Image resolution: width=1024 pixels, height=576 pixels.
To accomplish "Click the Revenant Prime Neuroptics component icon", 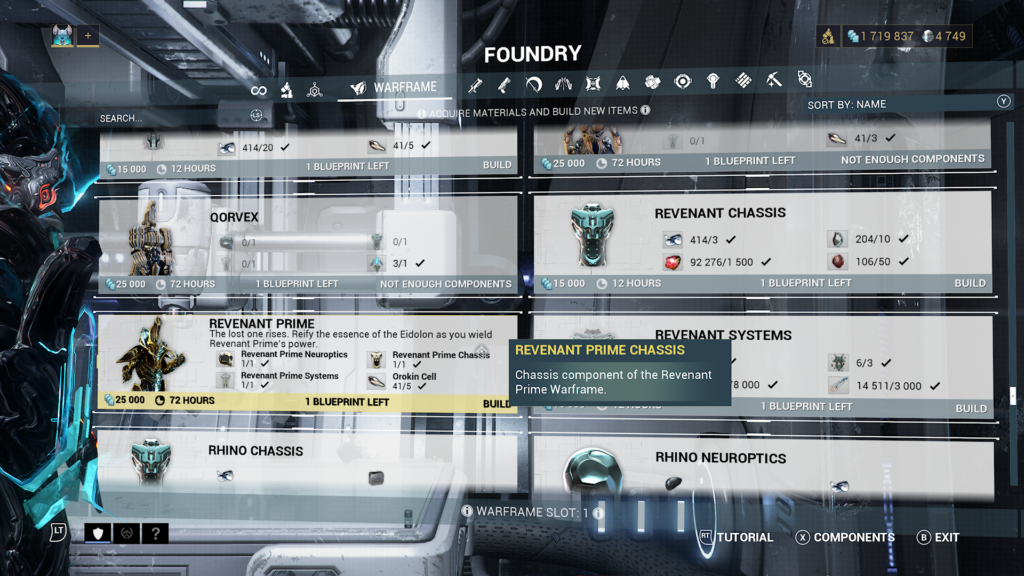I will click(226, 359).
